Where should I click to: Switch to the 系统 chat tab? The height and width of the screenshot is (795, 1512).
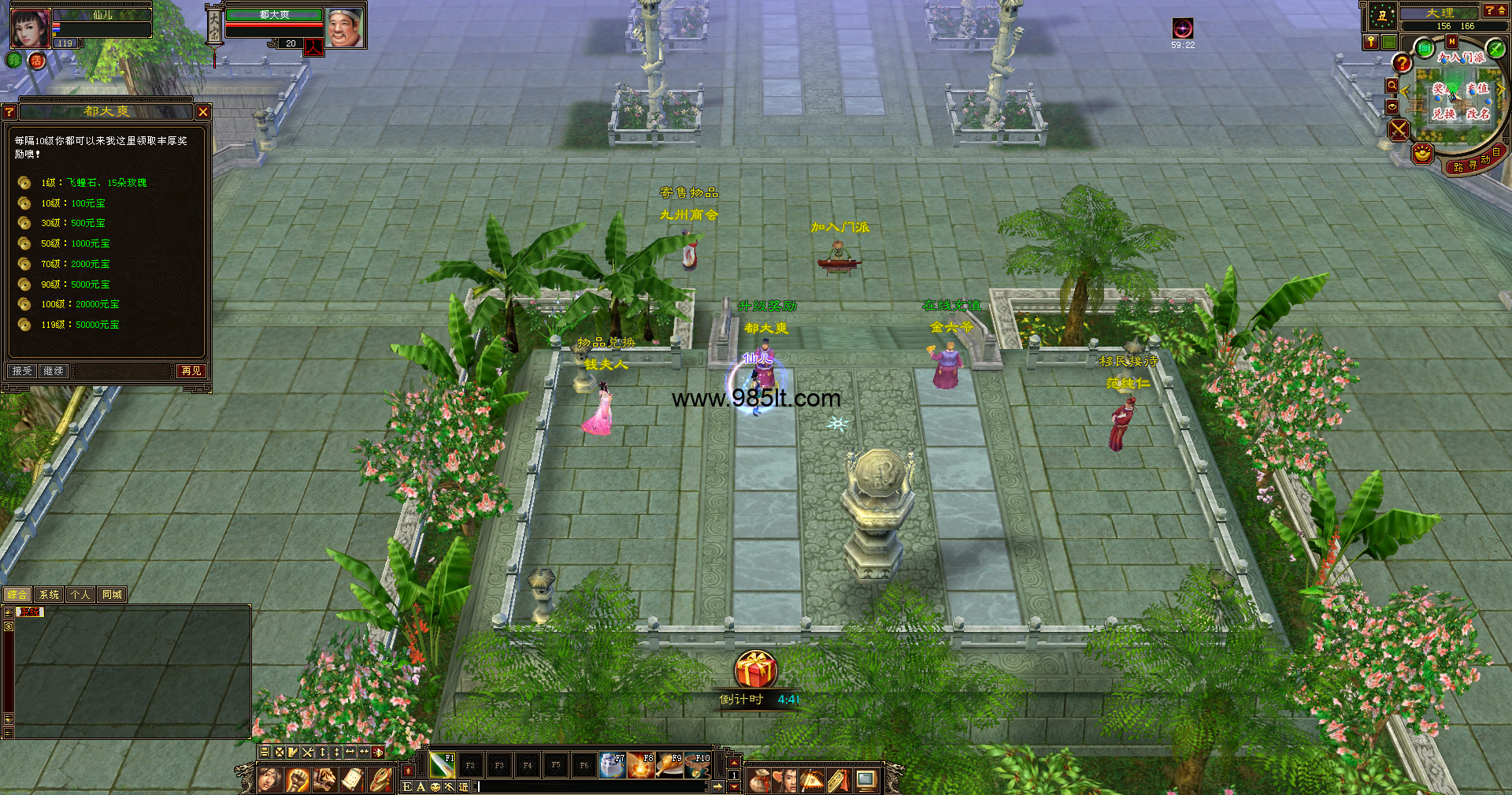pos(49,595)
